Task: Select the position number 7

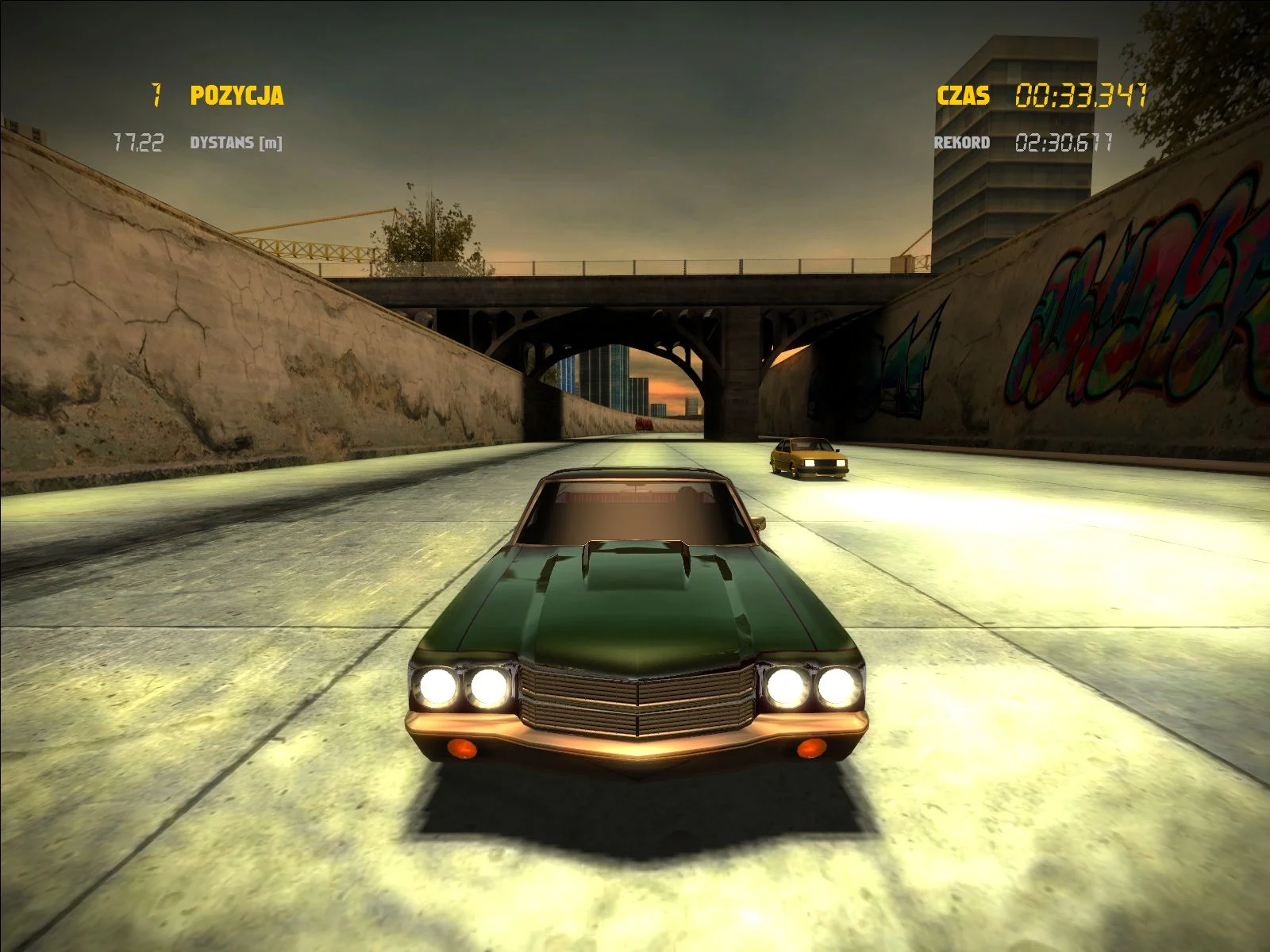Action: point(156,94)
